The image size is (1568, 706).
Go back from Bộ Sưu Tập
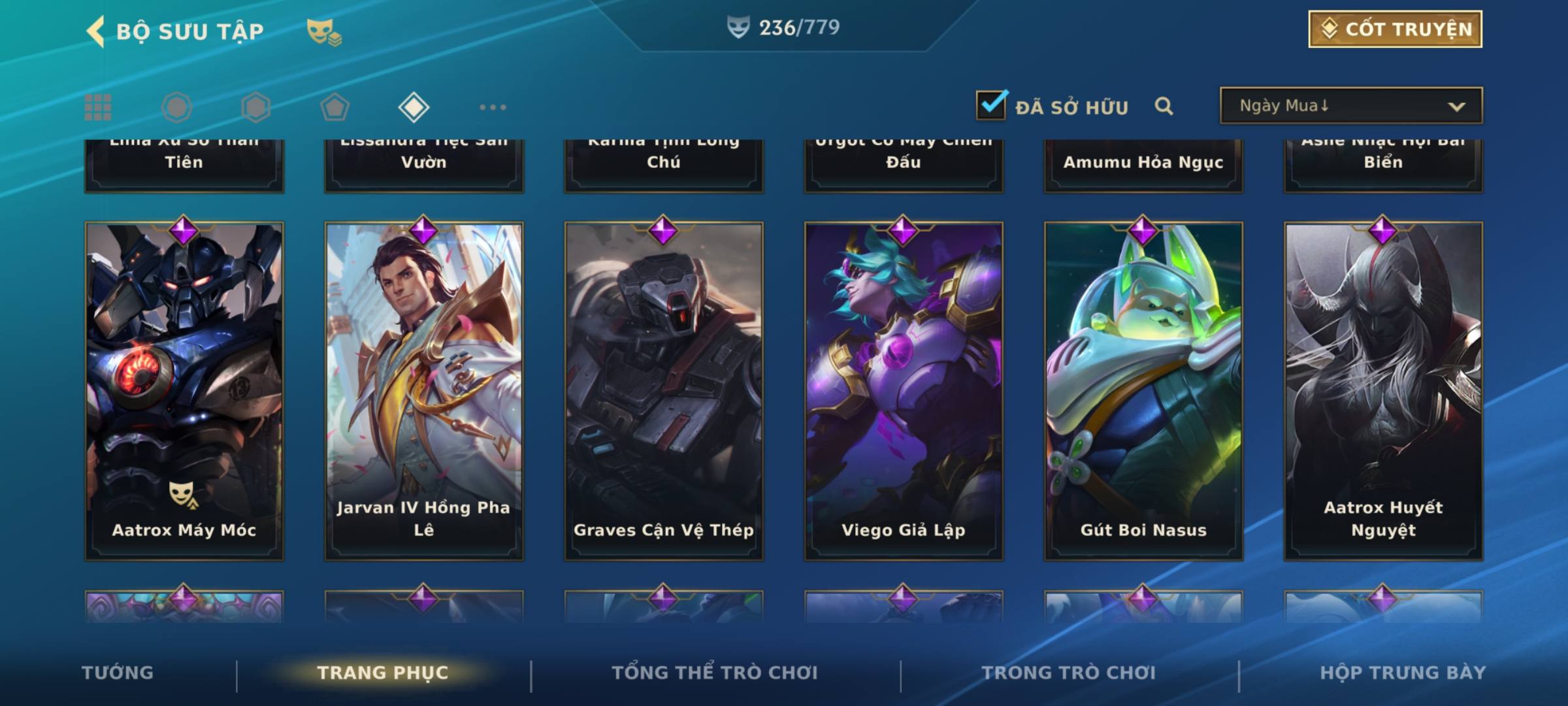tap(96, 31)
